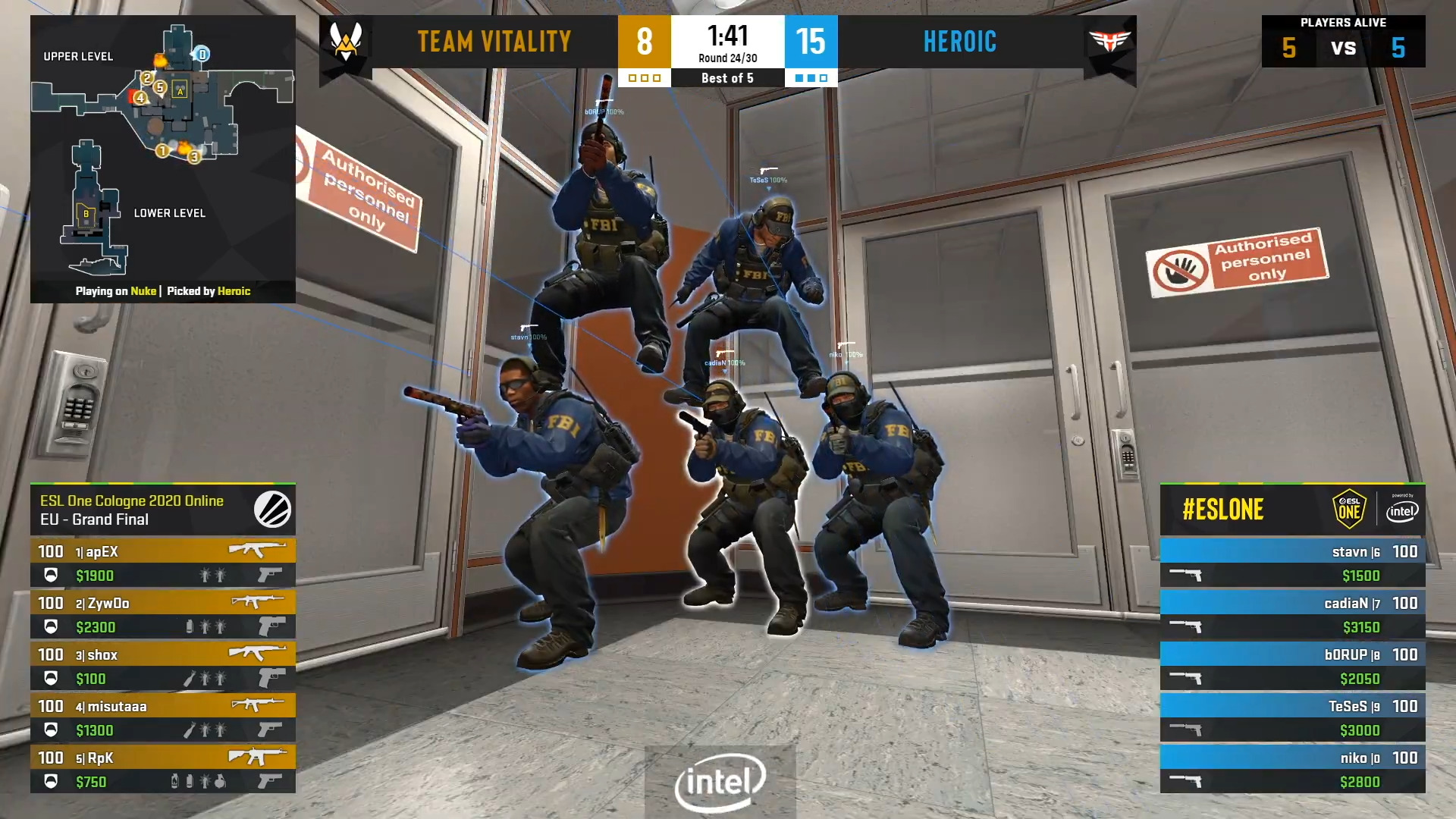Select apEX's player row
The width and height of the screenshot is (1456, 819).
click(162, 563)
